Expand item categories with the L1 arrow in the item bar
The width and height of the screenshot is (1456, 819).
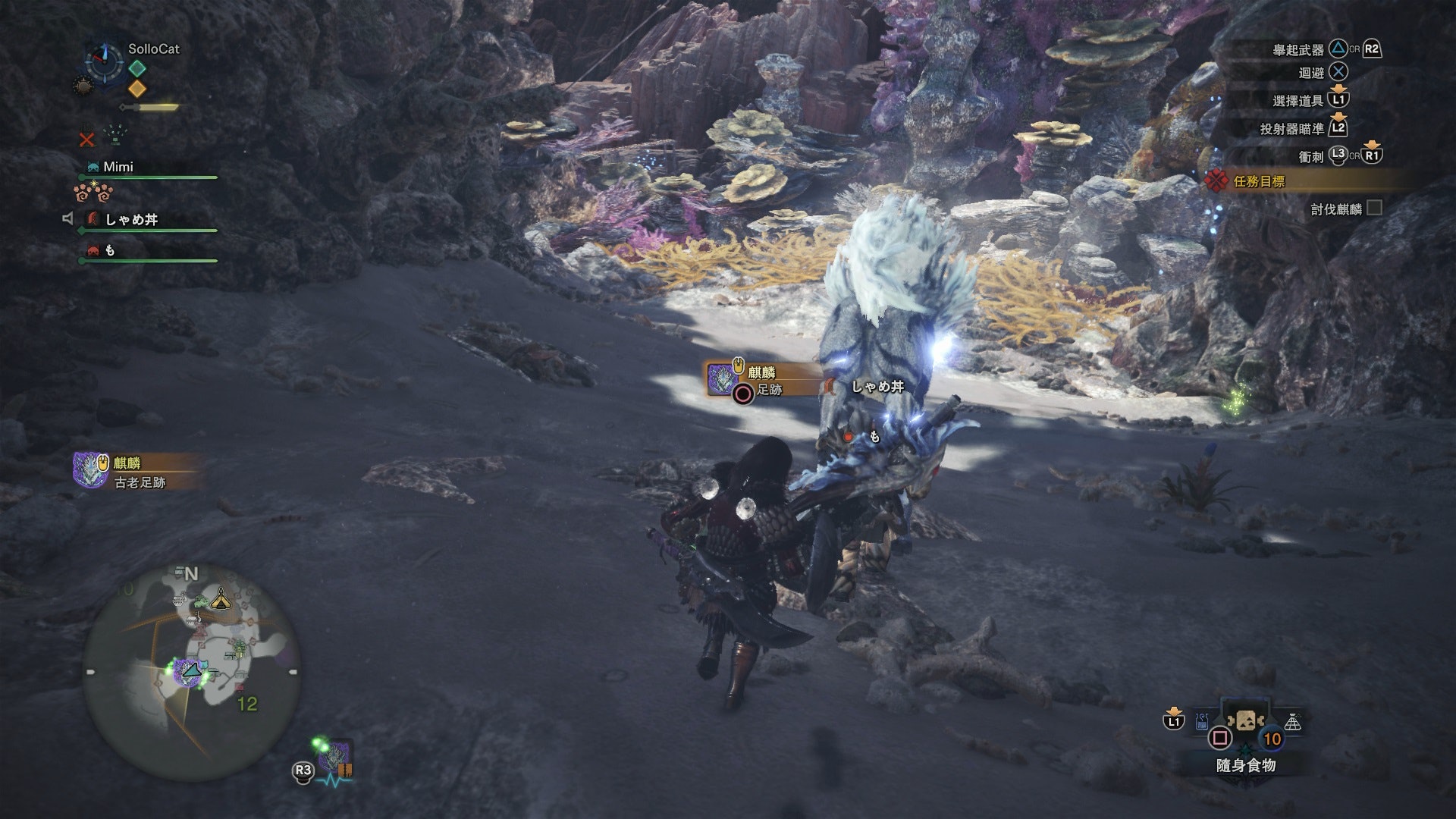coord(1174,713)
